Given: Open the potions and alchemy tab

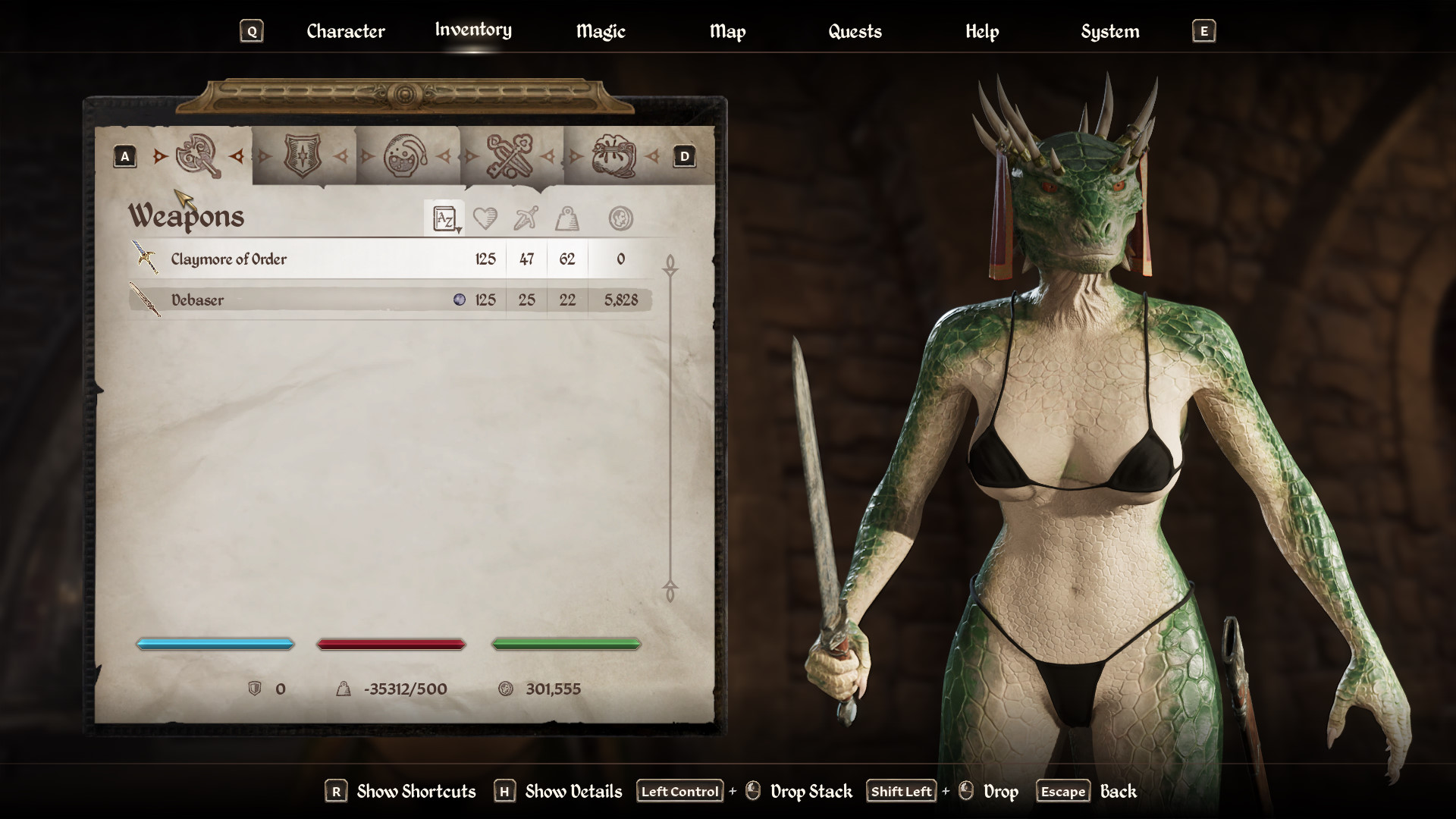Looking at the screenshot, I should [406, 156].
